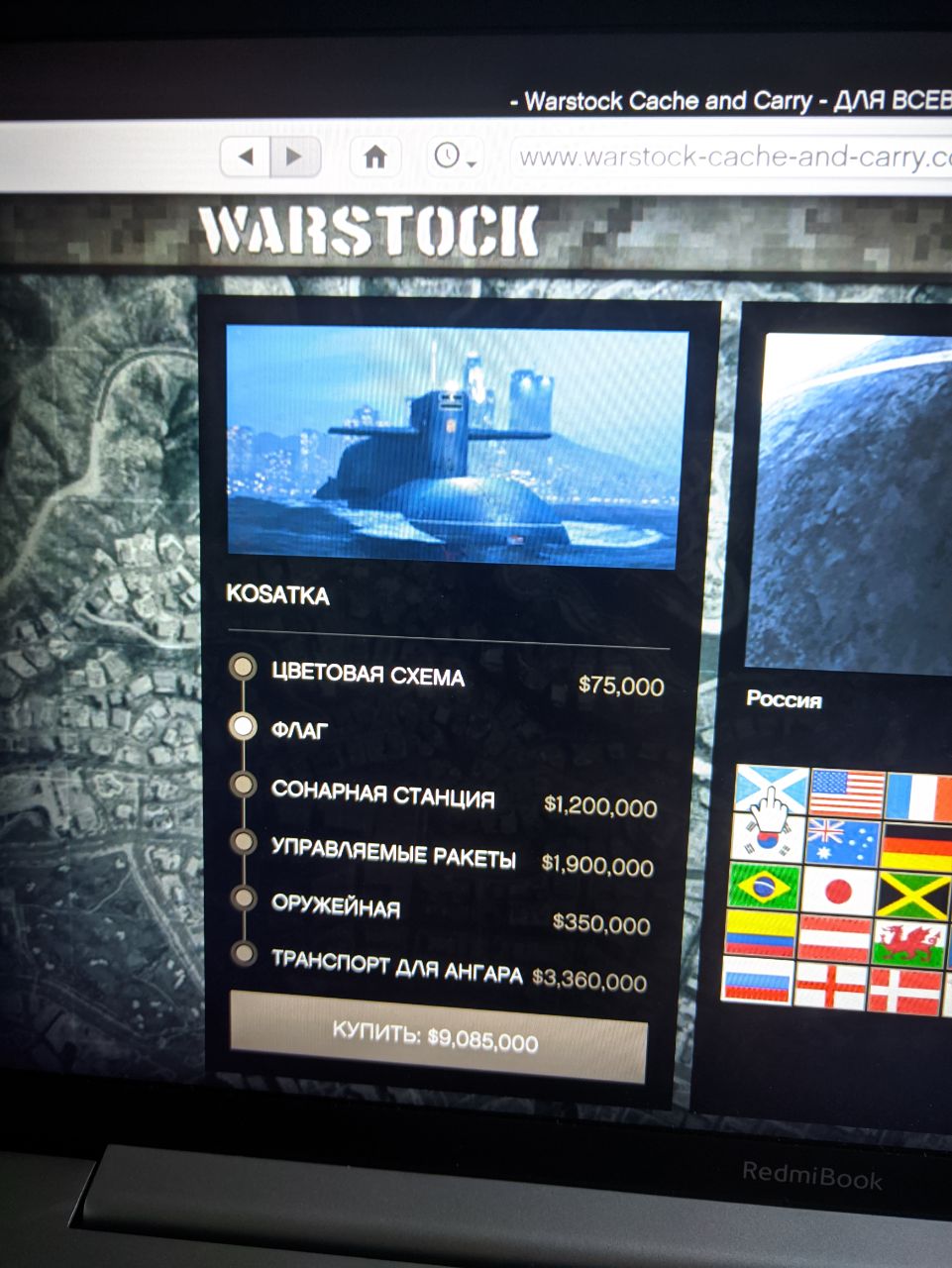952x1268 pixels.
Task: Pick the Scotland flag
Action: click(x=772, y=791)
